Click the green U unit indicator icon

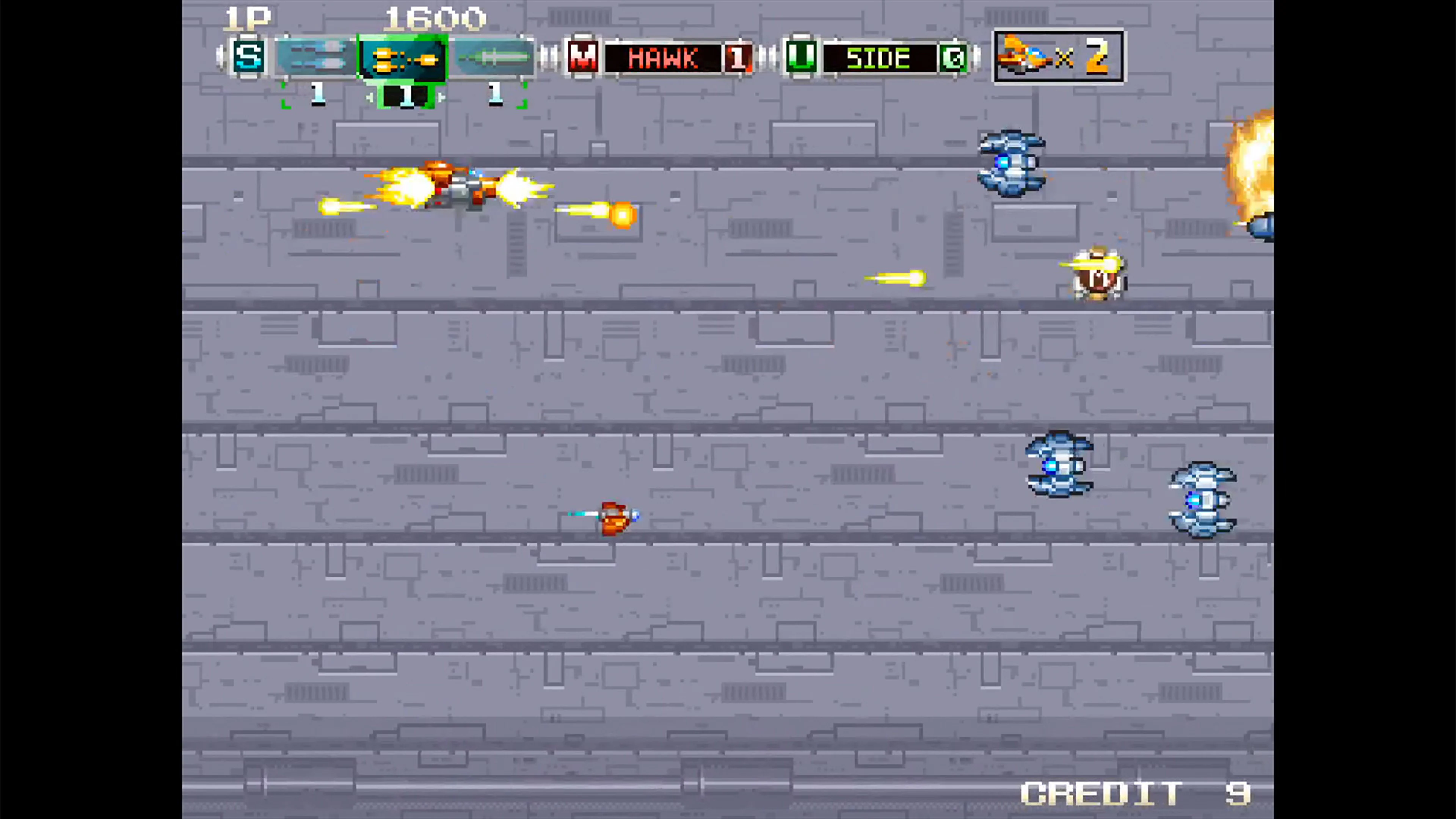tap(800, 56)
